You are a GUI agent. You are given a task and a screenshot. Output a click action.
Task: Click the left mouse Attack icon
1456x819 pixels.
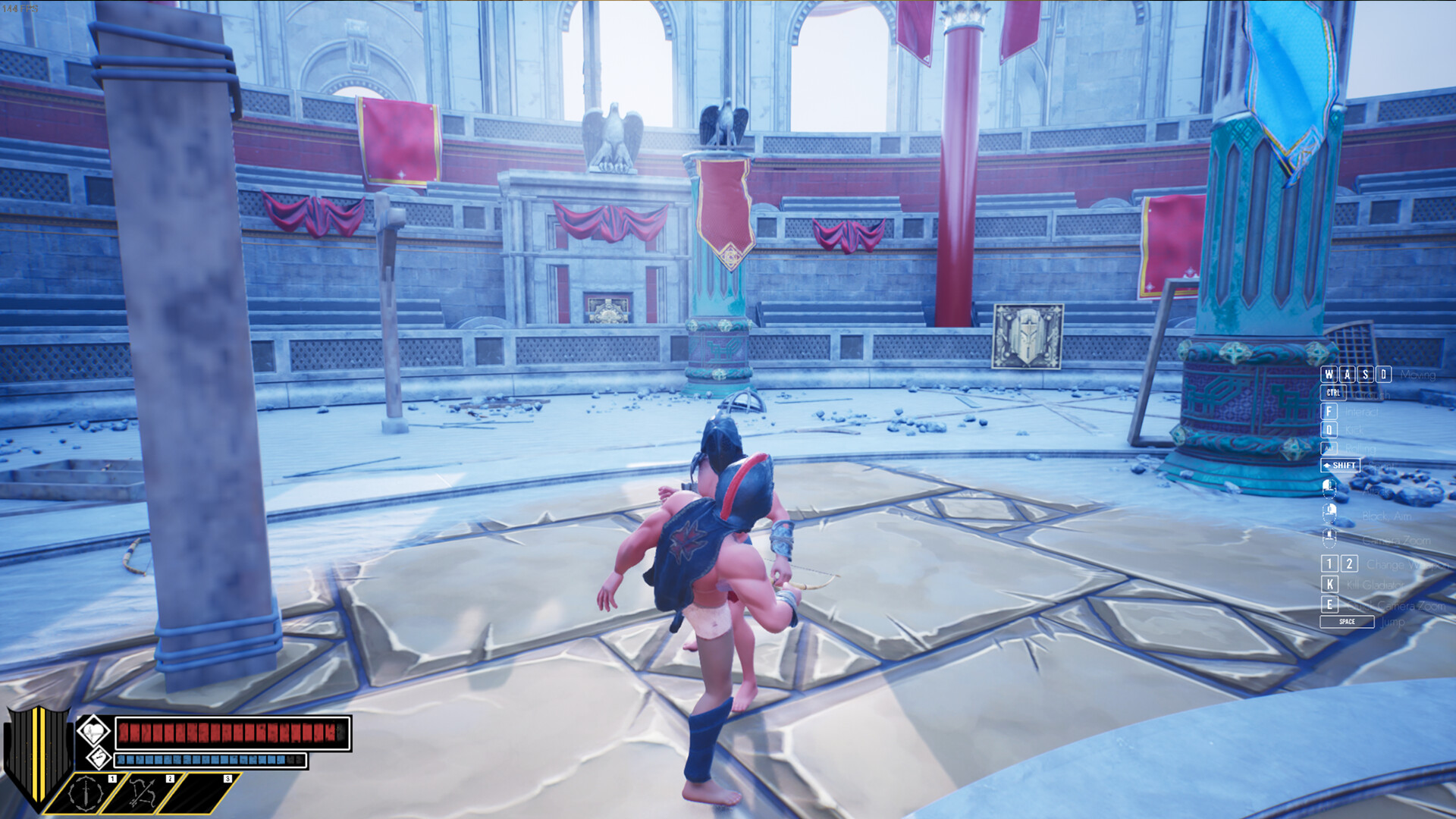(1329, 488)
